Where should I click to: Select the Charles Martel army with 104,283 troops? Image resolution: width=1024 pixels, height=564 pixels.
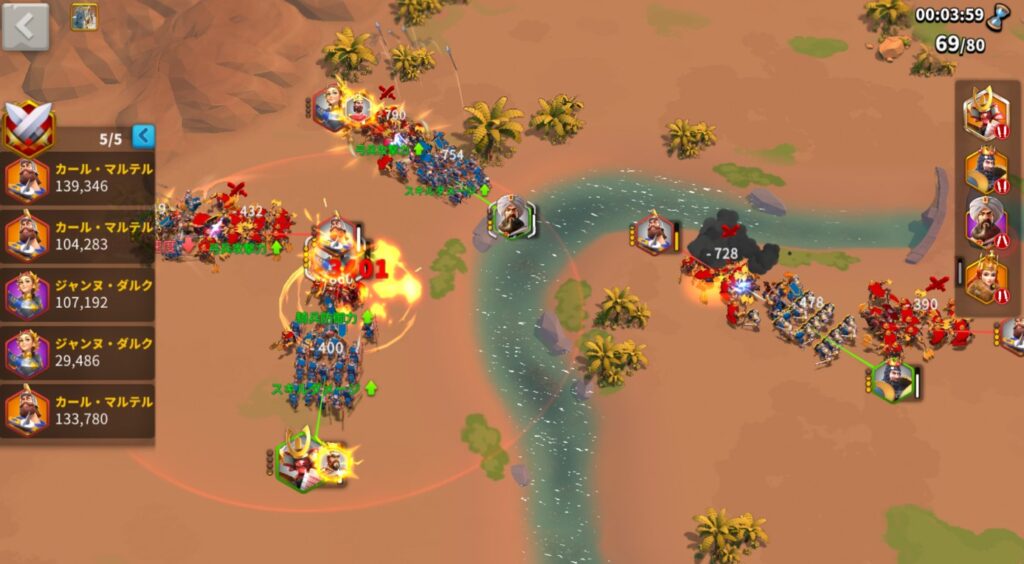point(78,236)
